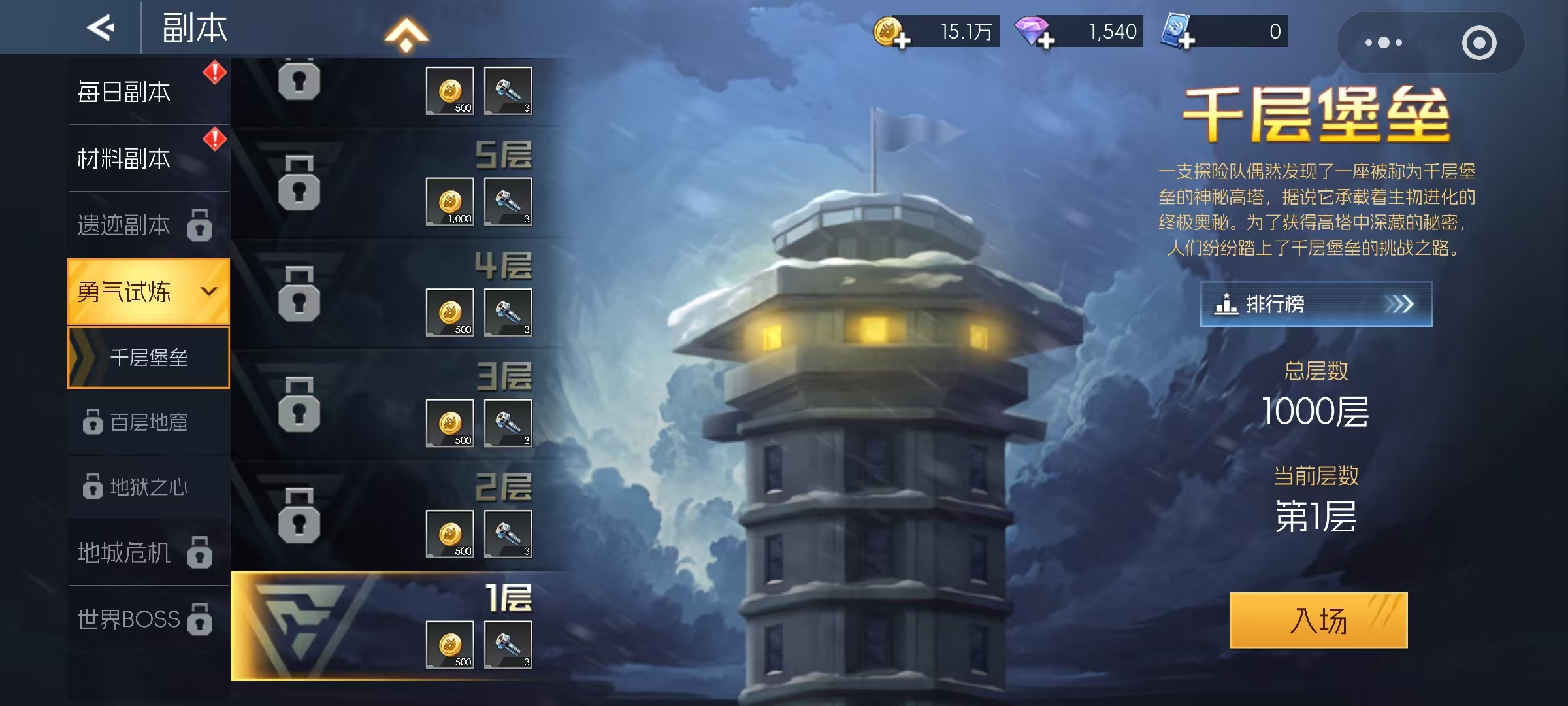1568x706 pixels.
Task: Tap the lock icon beside 世界BOSS
Action: (x=199, y=618)
